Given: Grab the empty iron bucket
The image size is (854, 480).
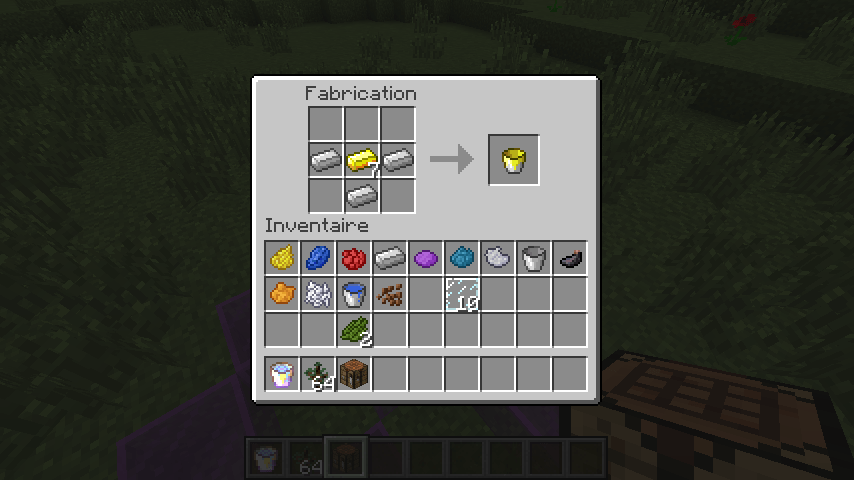Looking at the screenshot, I should point(534,259).
